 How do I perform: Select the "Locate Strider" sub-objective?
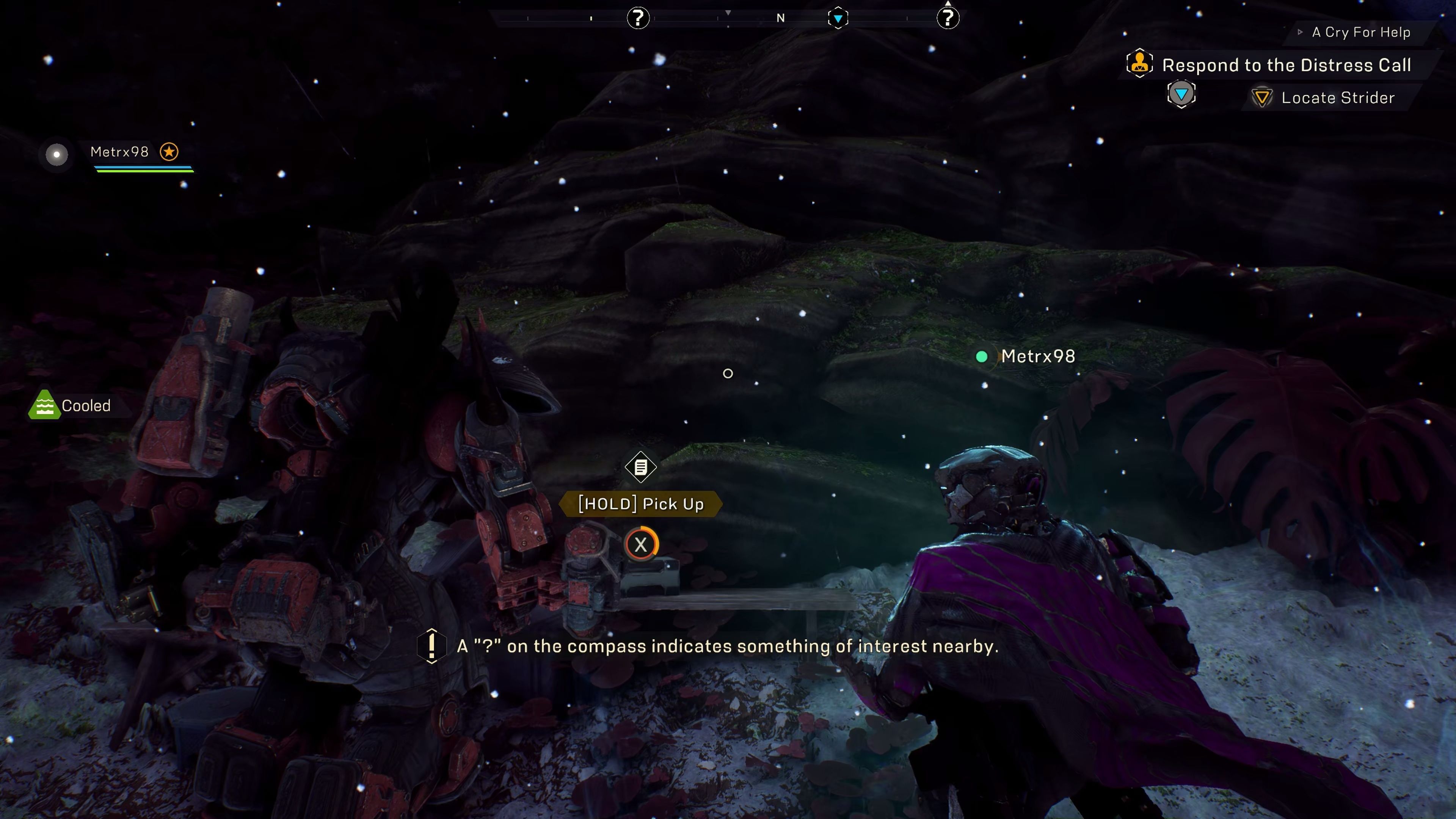click(x=1338, y=98)
